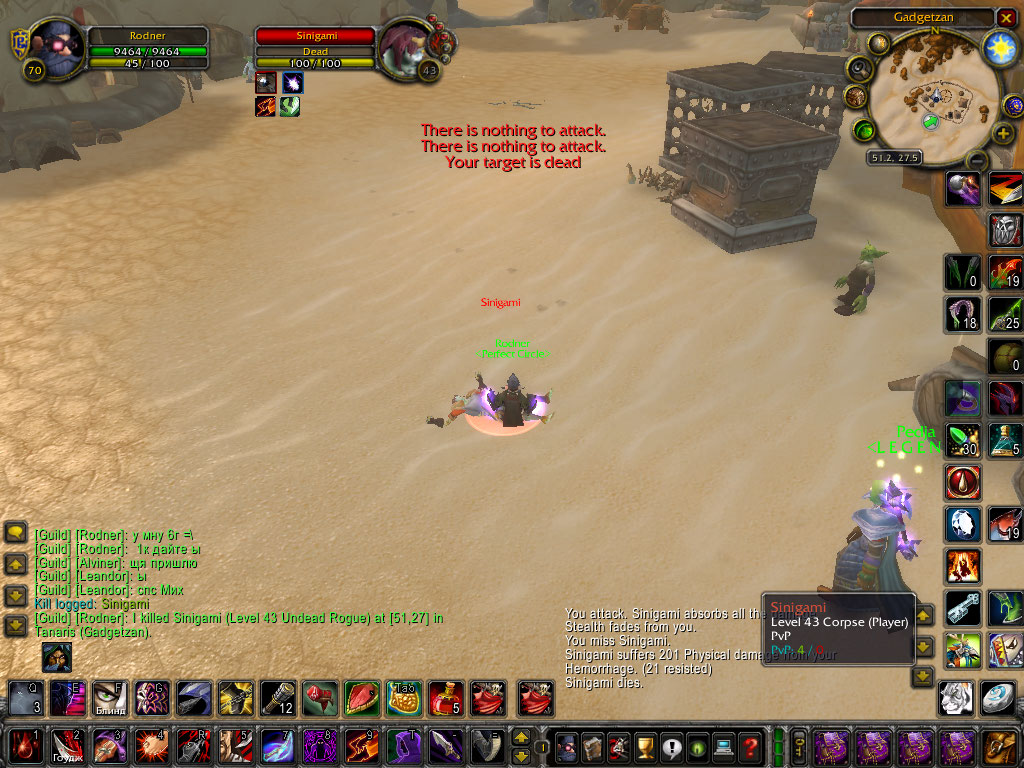Image resolution: width=1024 pixels, height=768 pixels.
Task: Zoom out the minimap with minus button
Action: pyautogui.click(x=977, y=160)
